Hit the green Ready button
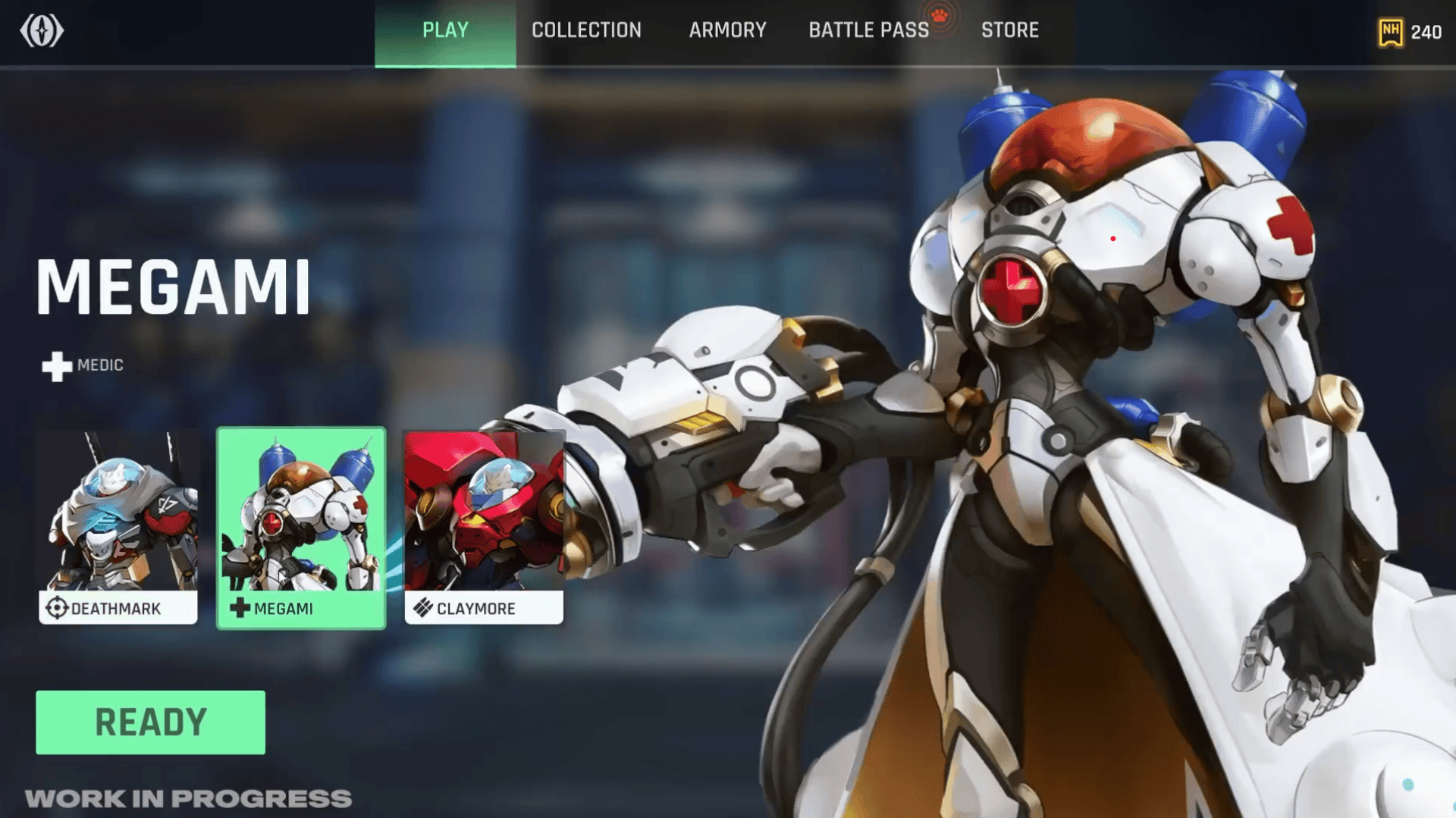Screen dimensions: 1456x818 coord(150,722)
